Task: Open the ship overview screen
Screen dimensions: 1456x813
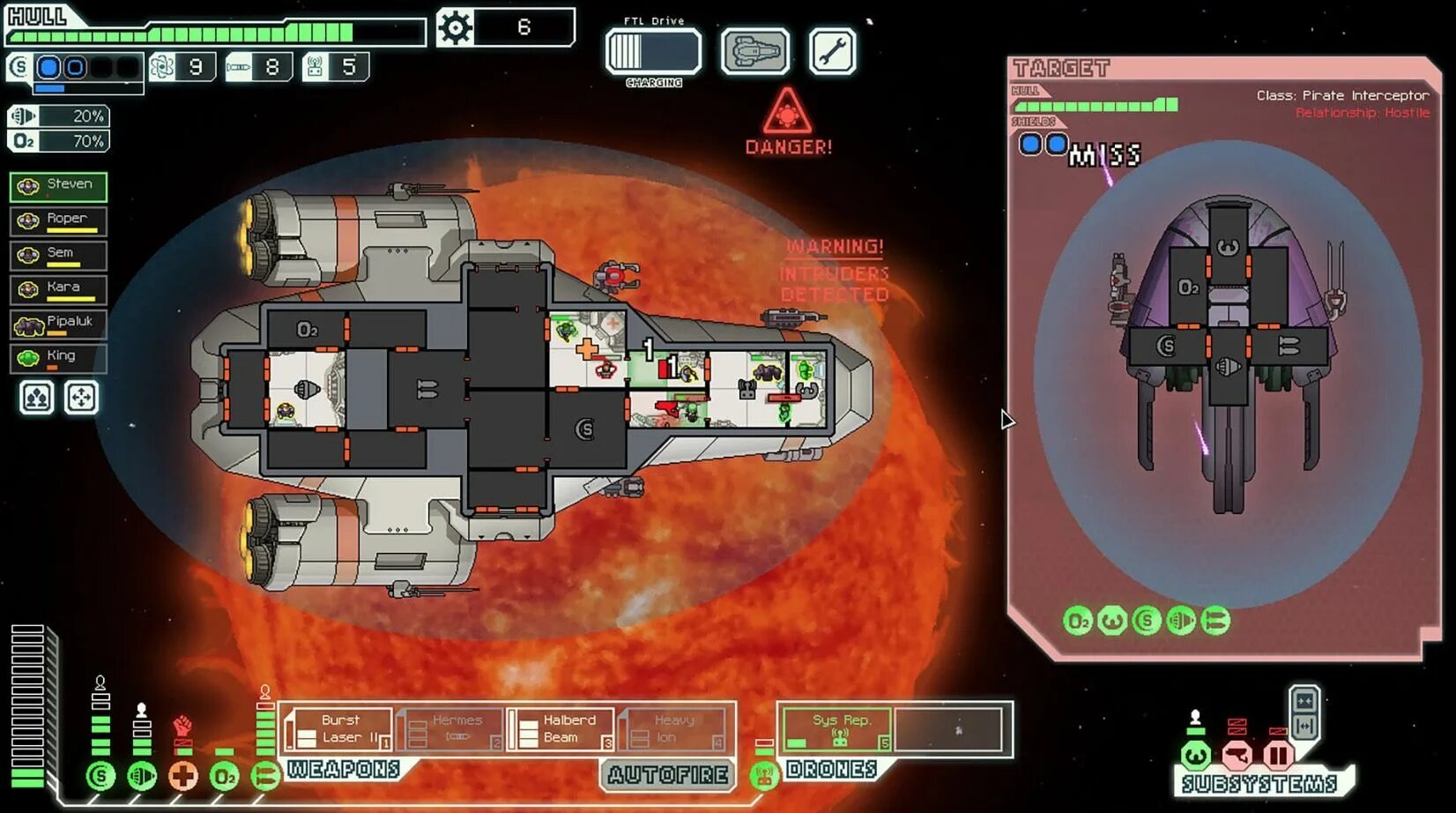Action: [754, 51]
